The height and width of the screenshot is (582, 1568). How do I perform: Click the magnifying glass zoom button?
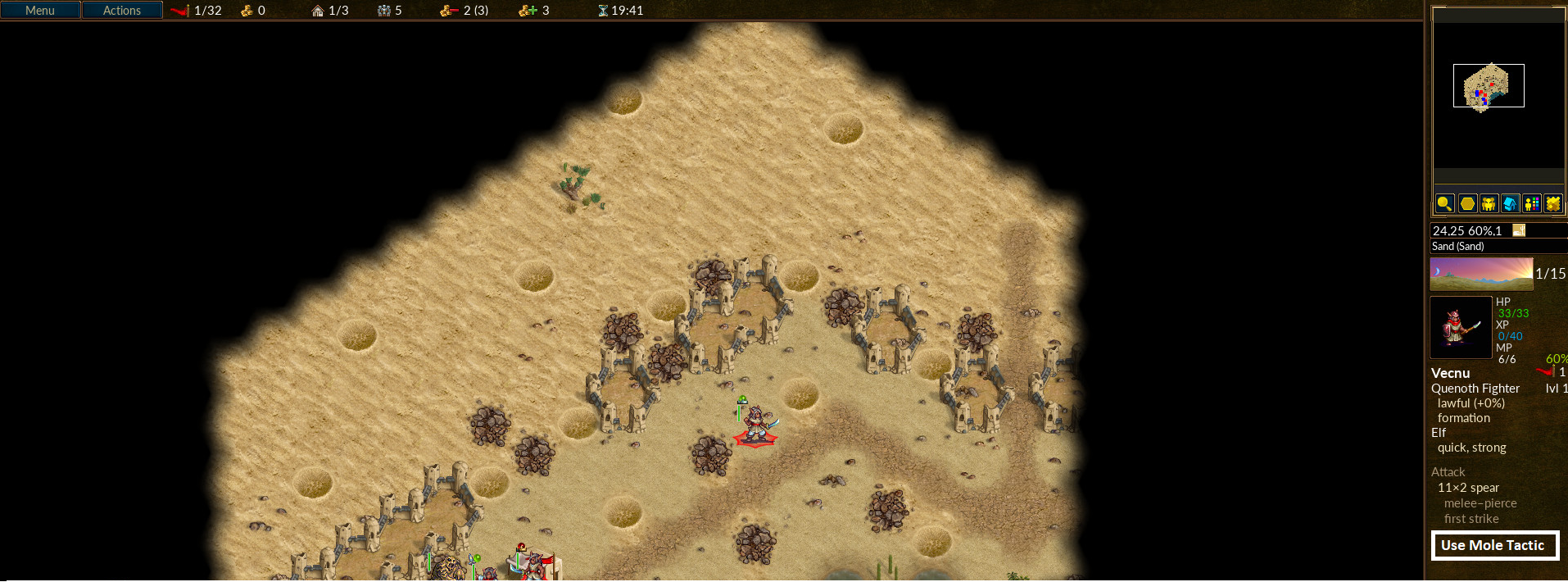1444,203
